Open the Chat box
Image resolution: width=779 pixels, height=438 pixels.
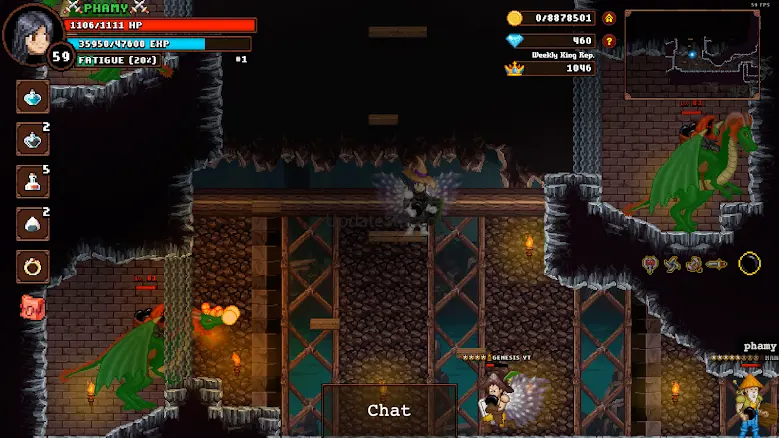pos(389,410)
